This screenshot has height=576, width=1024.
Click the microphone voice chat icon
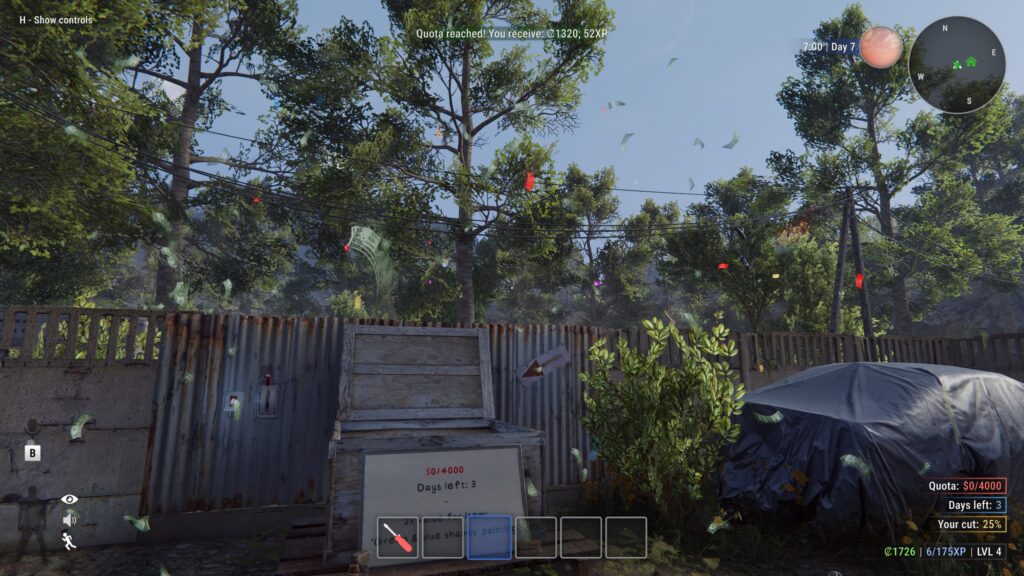point(33,427)
